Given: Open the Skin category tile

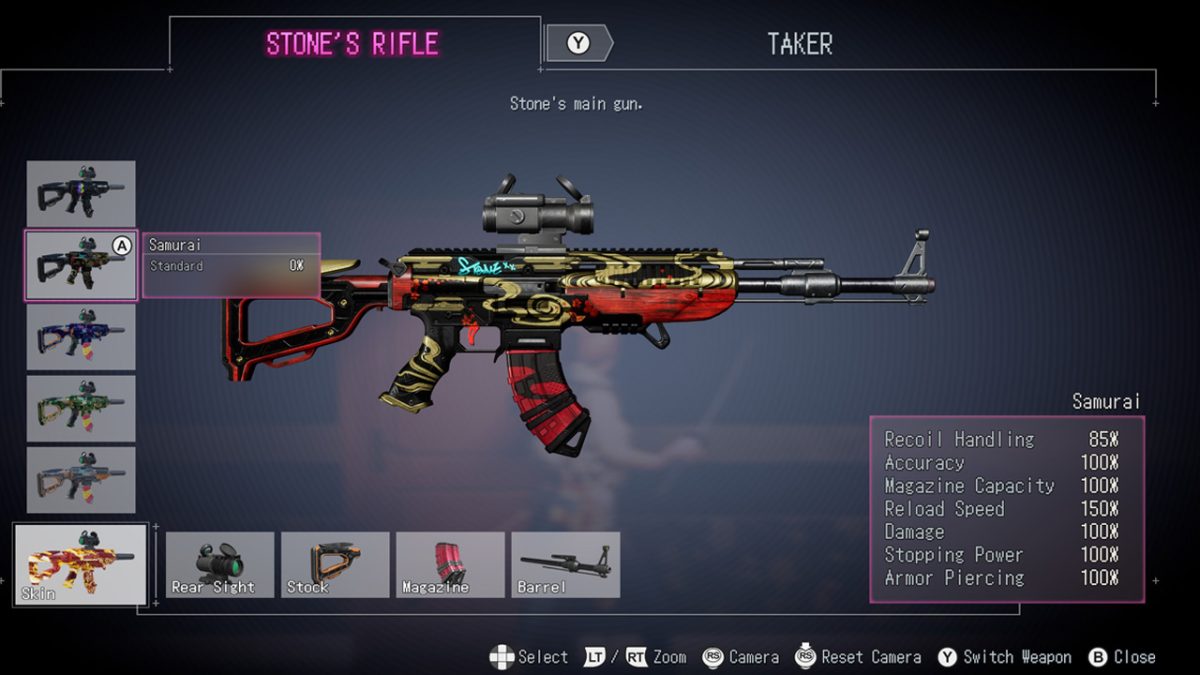Looking at the screenshot, I should click(80, 564).
